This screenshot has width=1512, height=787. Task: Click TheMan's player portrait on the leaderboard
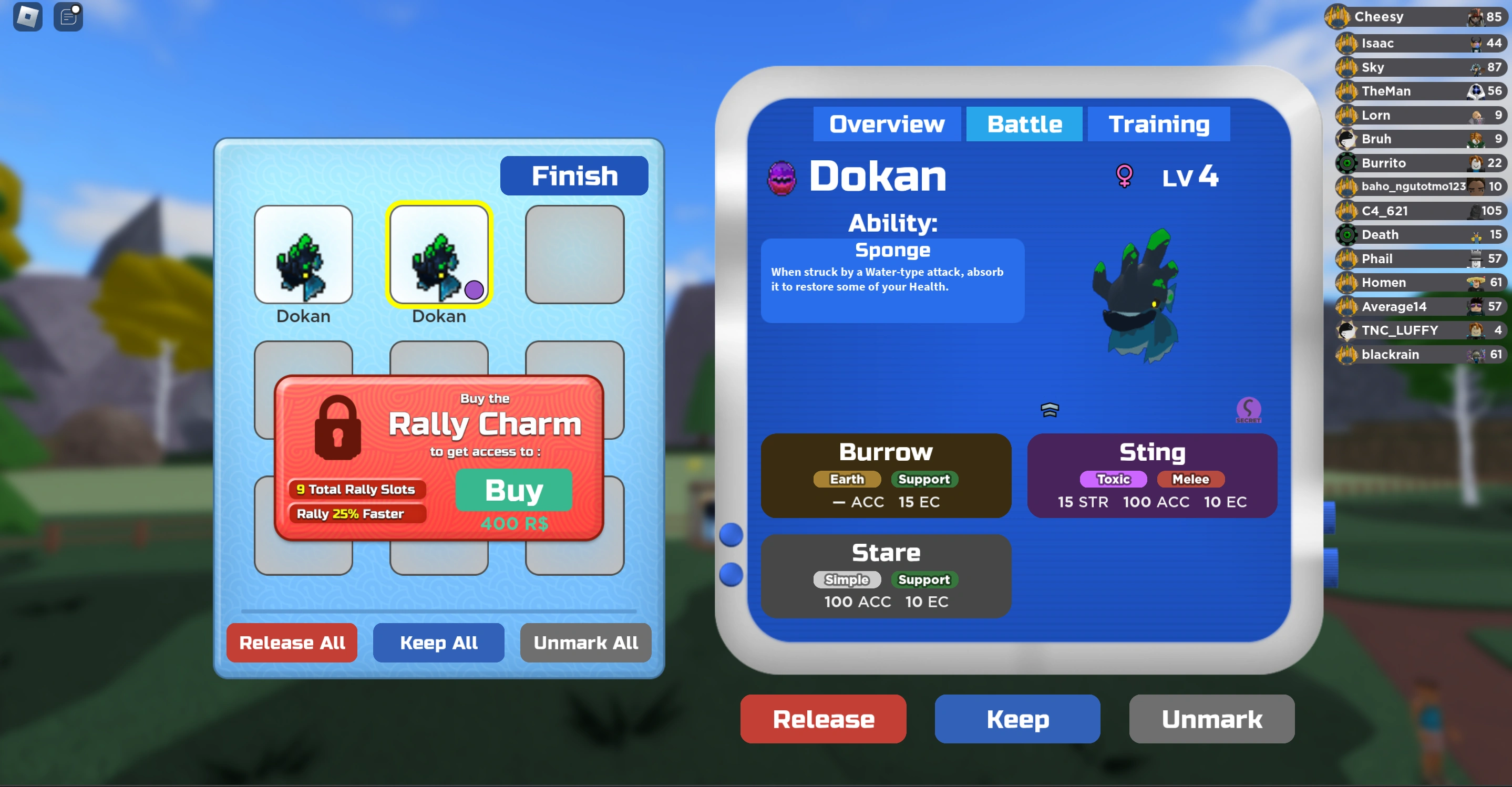coord(1476,91)
